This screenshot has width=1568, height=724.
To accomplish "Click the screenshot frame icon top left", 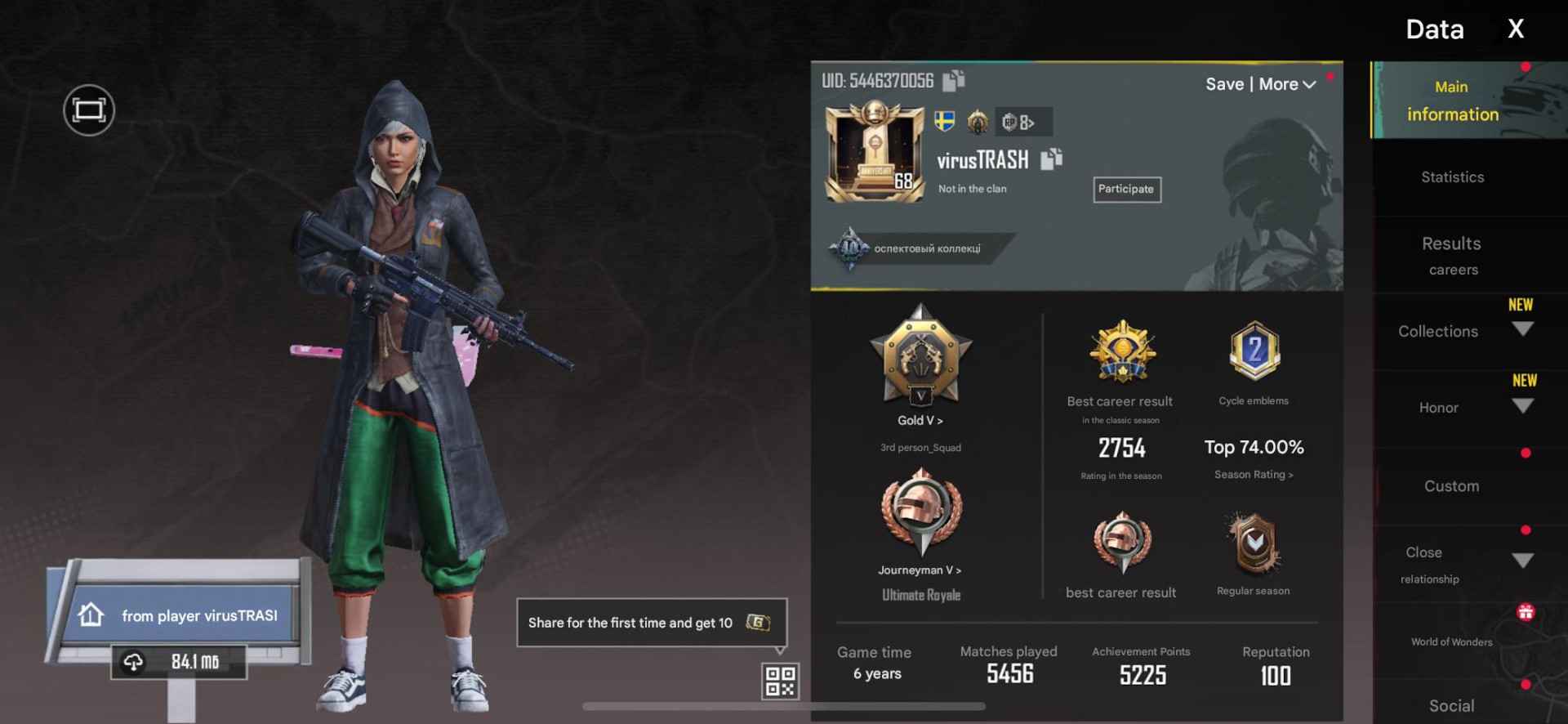I will pyautogui.click(x=88, y=110).
